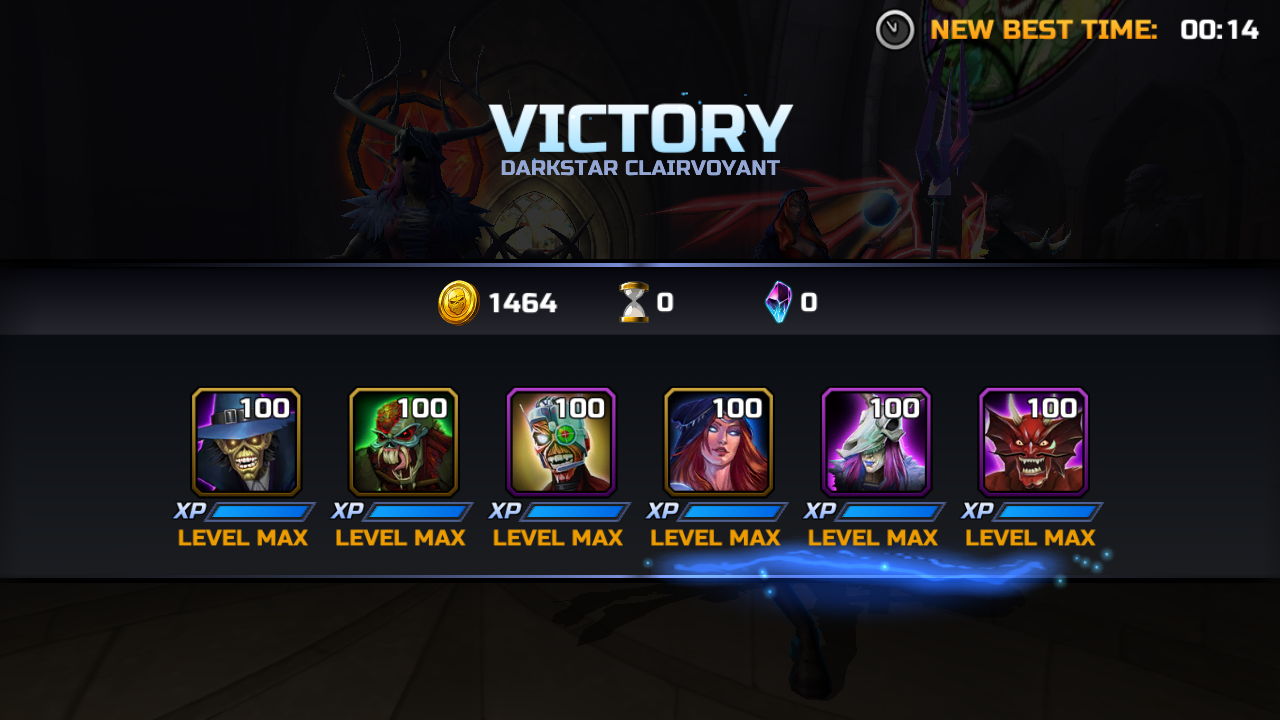Choose the skull-masked purple-haired character portrait
This screenshot has width=1280, height=720.
[876, 442]
